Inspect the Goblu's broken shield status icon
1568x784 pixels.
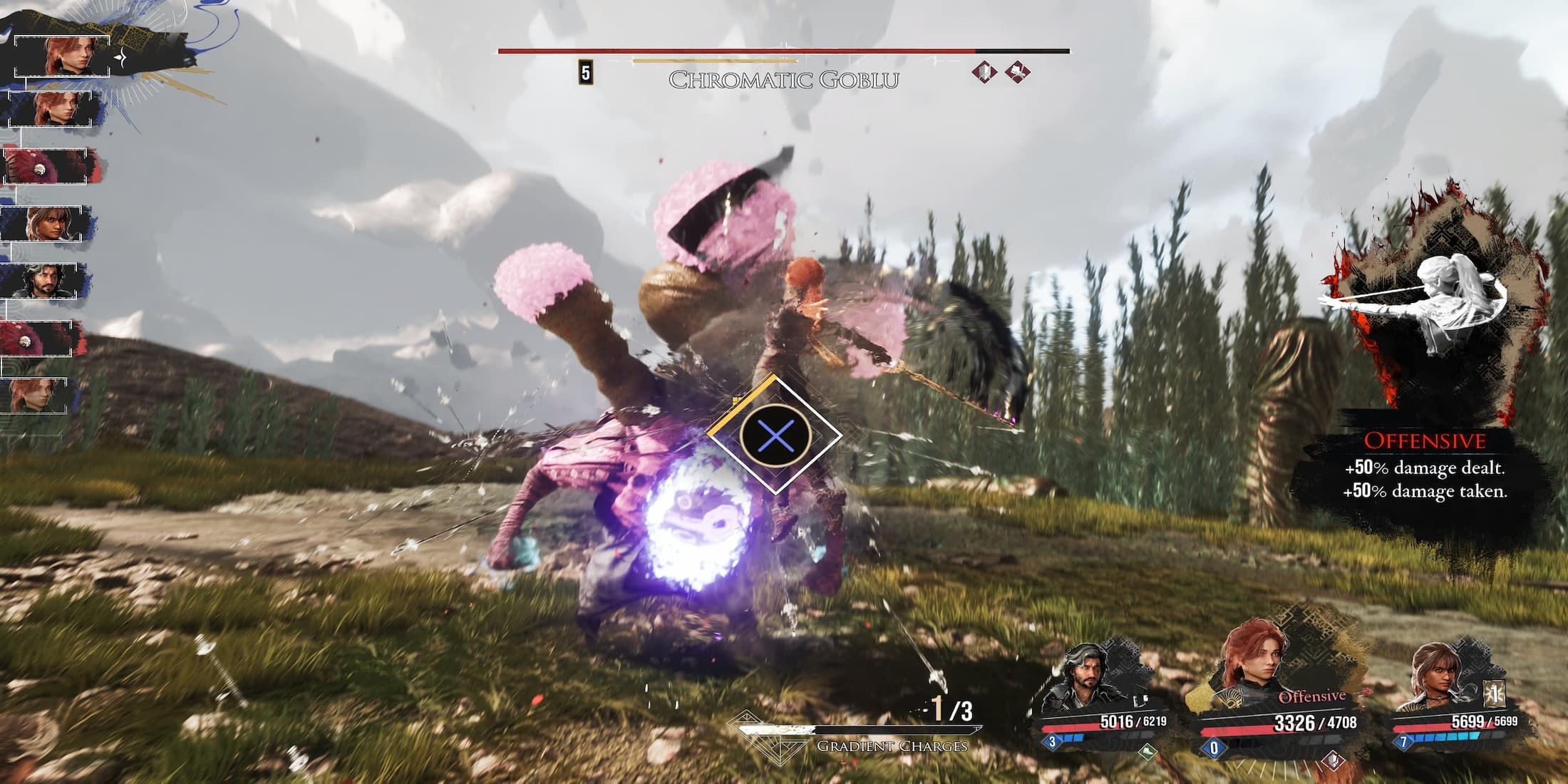(x=985, y=72)
